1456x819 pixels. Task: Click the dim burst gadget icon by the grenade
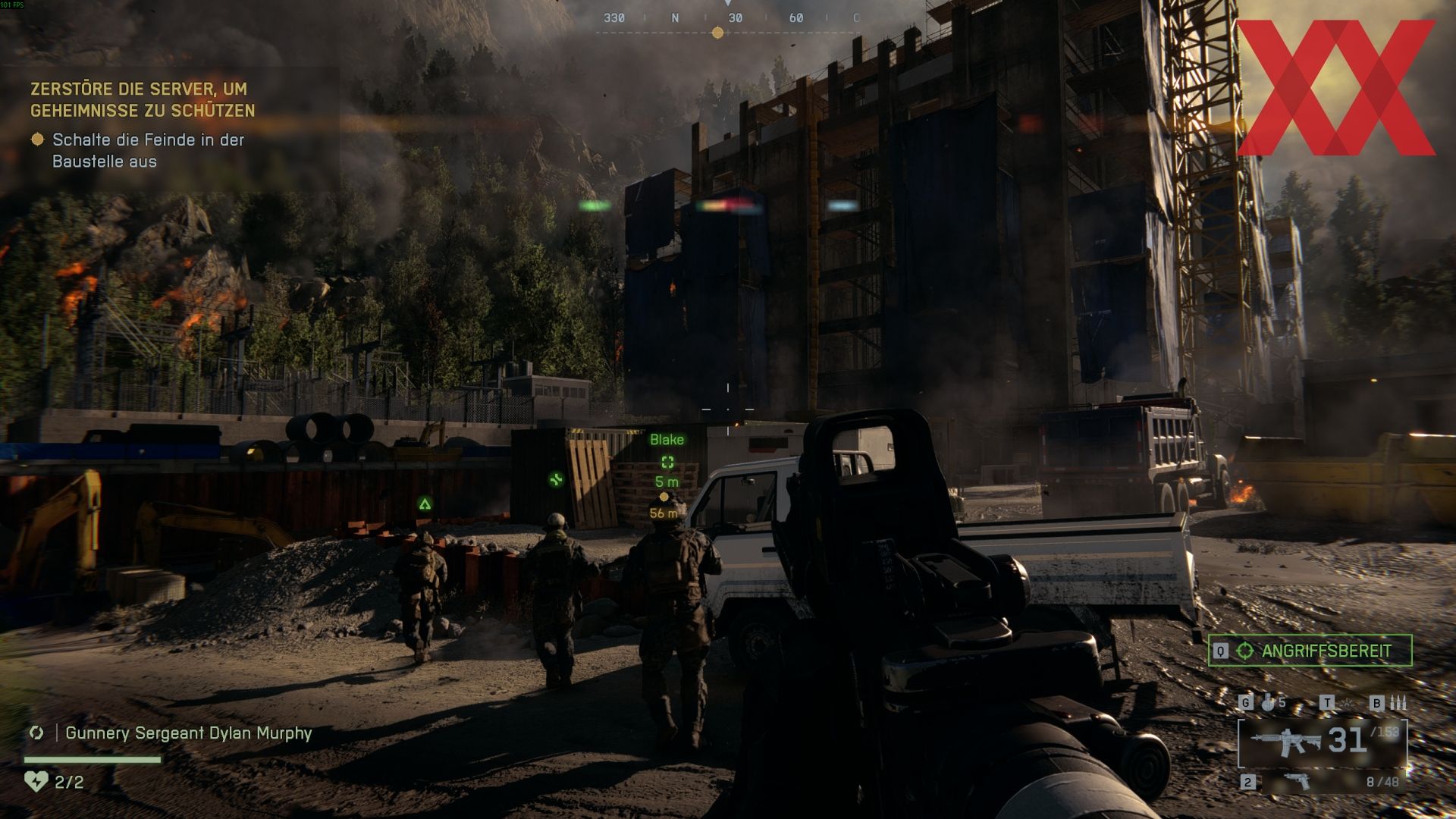(1347, 703)
